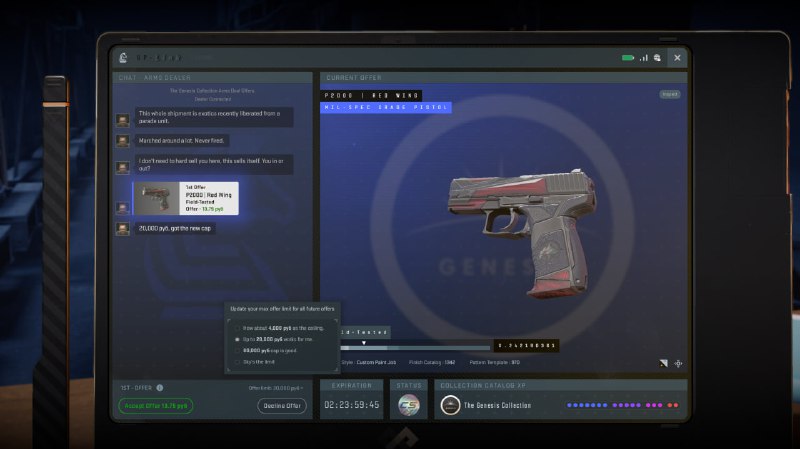Choose the 4,000 py6 ceiling option
Screen dimensions: 800x449
(237, 328)
